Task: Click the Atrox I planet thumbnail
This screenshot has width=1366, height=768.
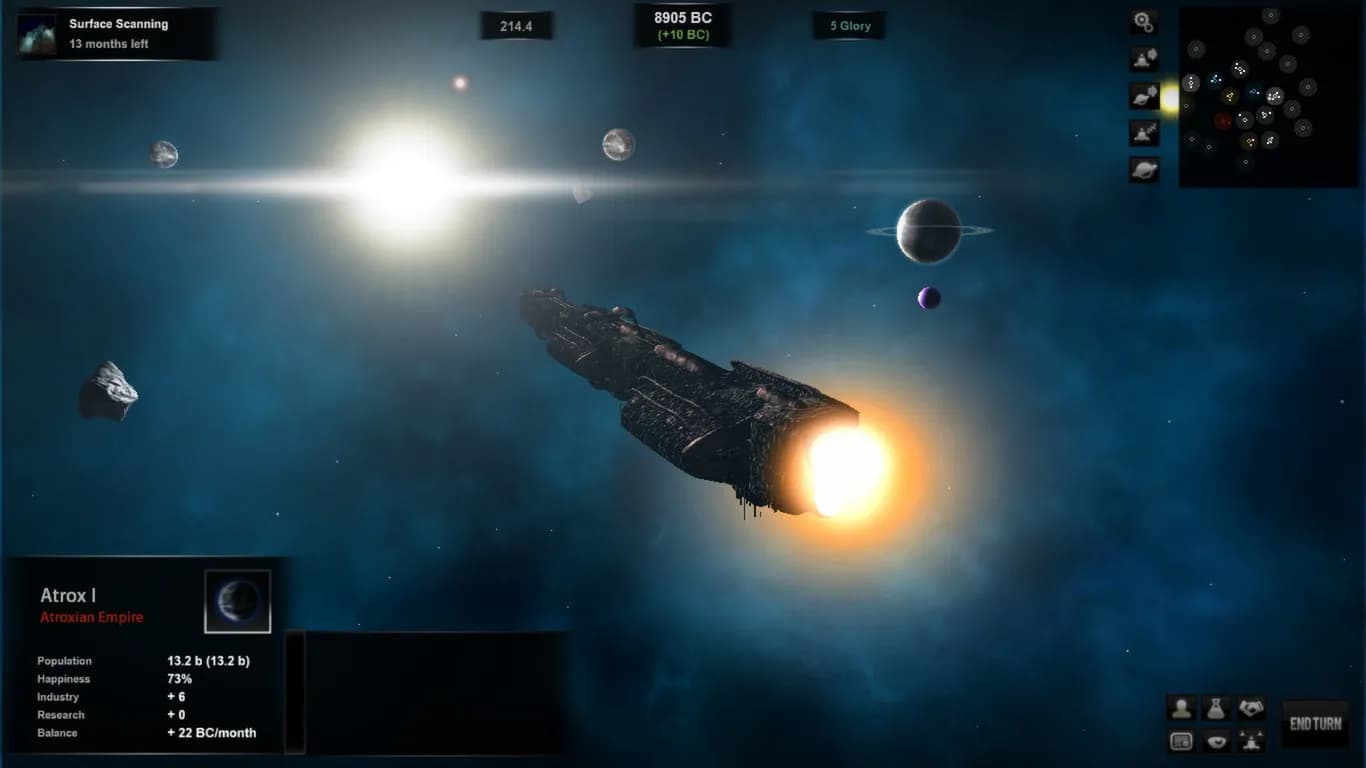Action: point(238,602)
